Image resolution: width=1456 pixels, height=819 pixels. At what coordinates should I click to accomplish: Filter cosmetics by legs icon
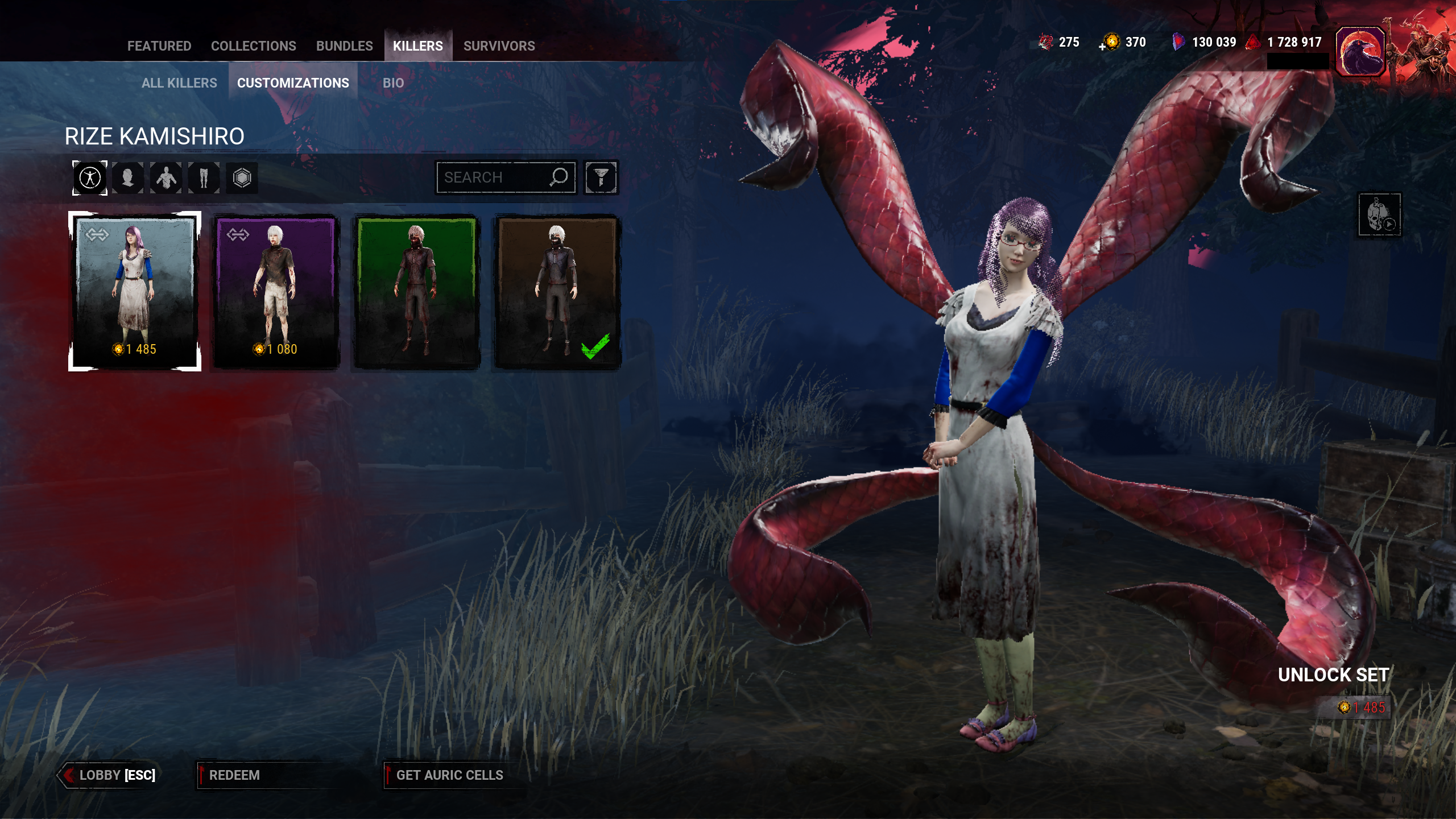tap(204, 178)
